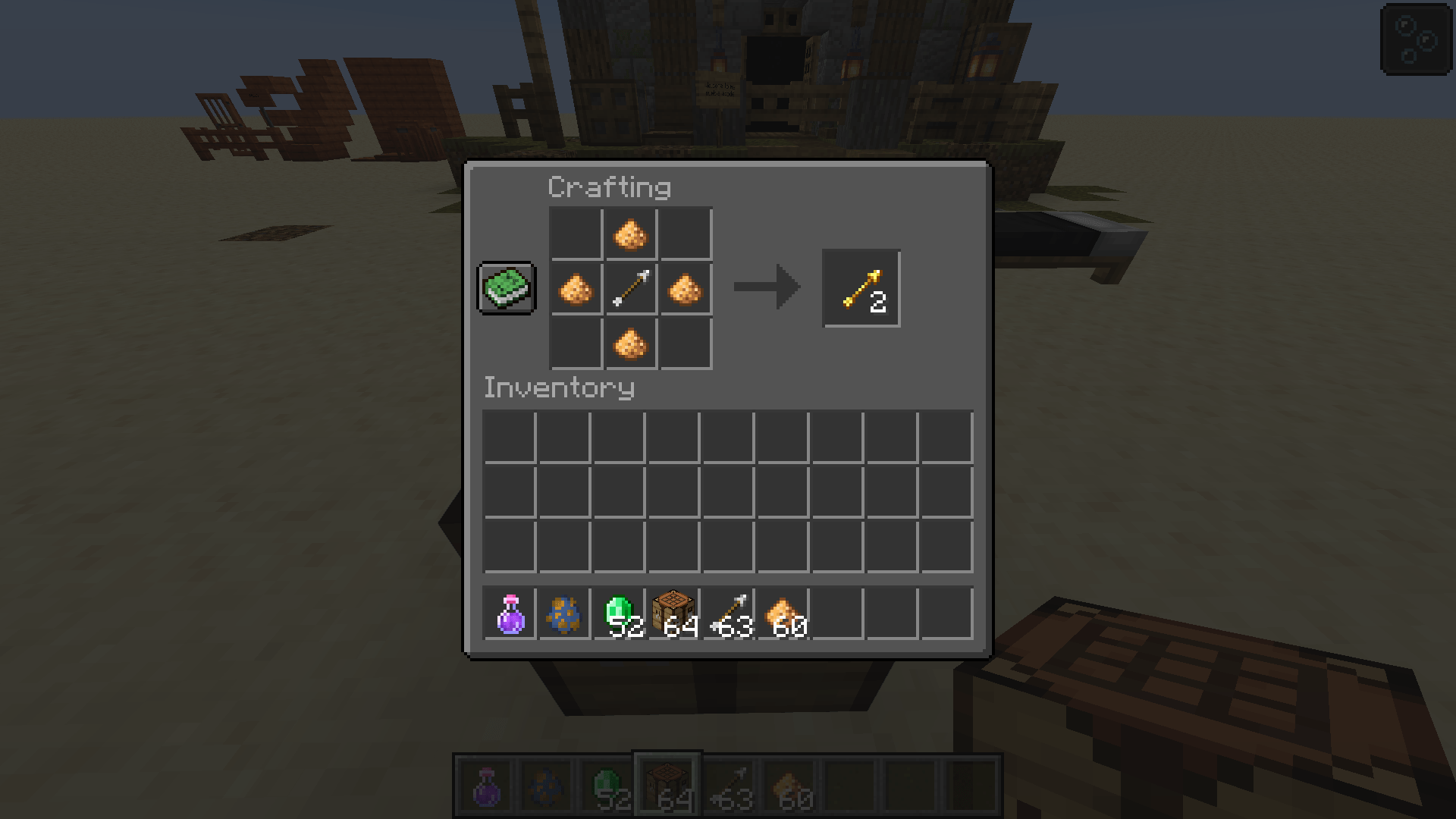
Task: Grab the stack of 63 spectral arrows
Action: point(730,613)
